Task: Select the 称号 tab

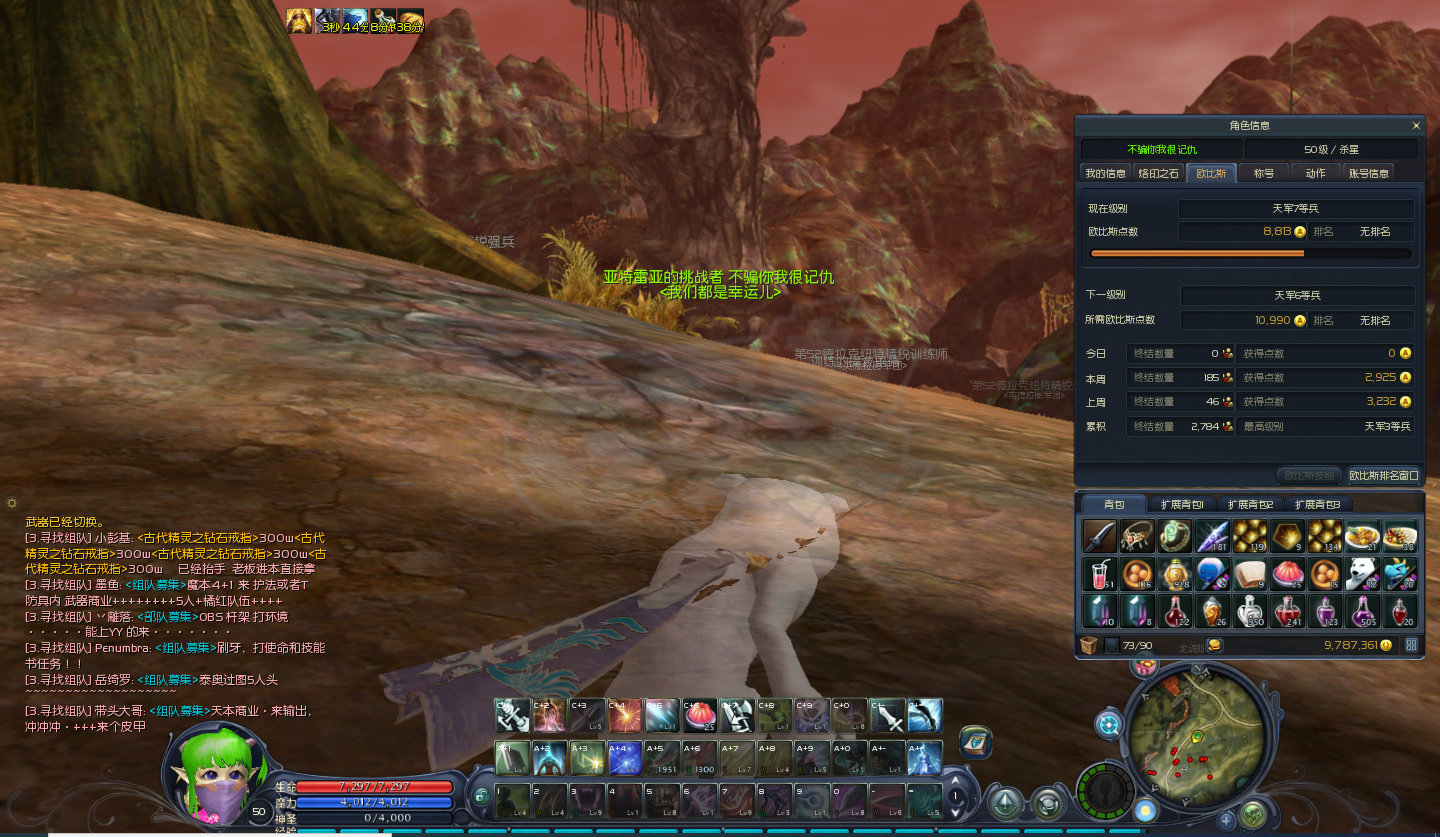Action: [1264, 173]
